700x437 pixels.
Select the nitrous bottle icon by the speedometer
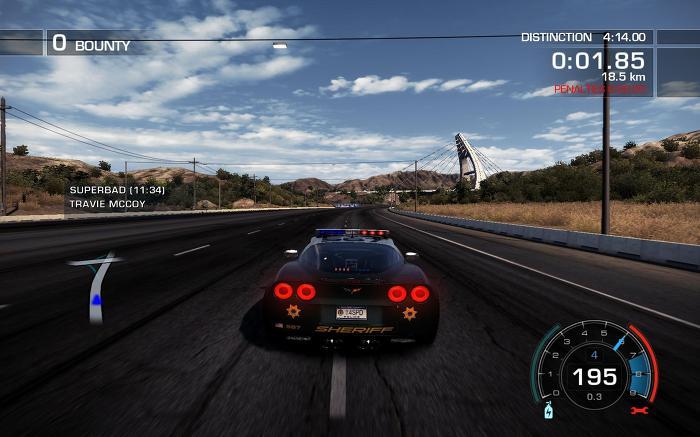547,411
